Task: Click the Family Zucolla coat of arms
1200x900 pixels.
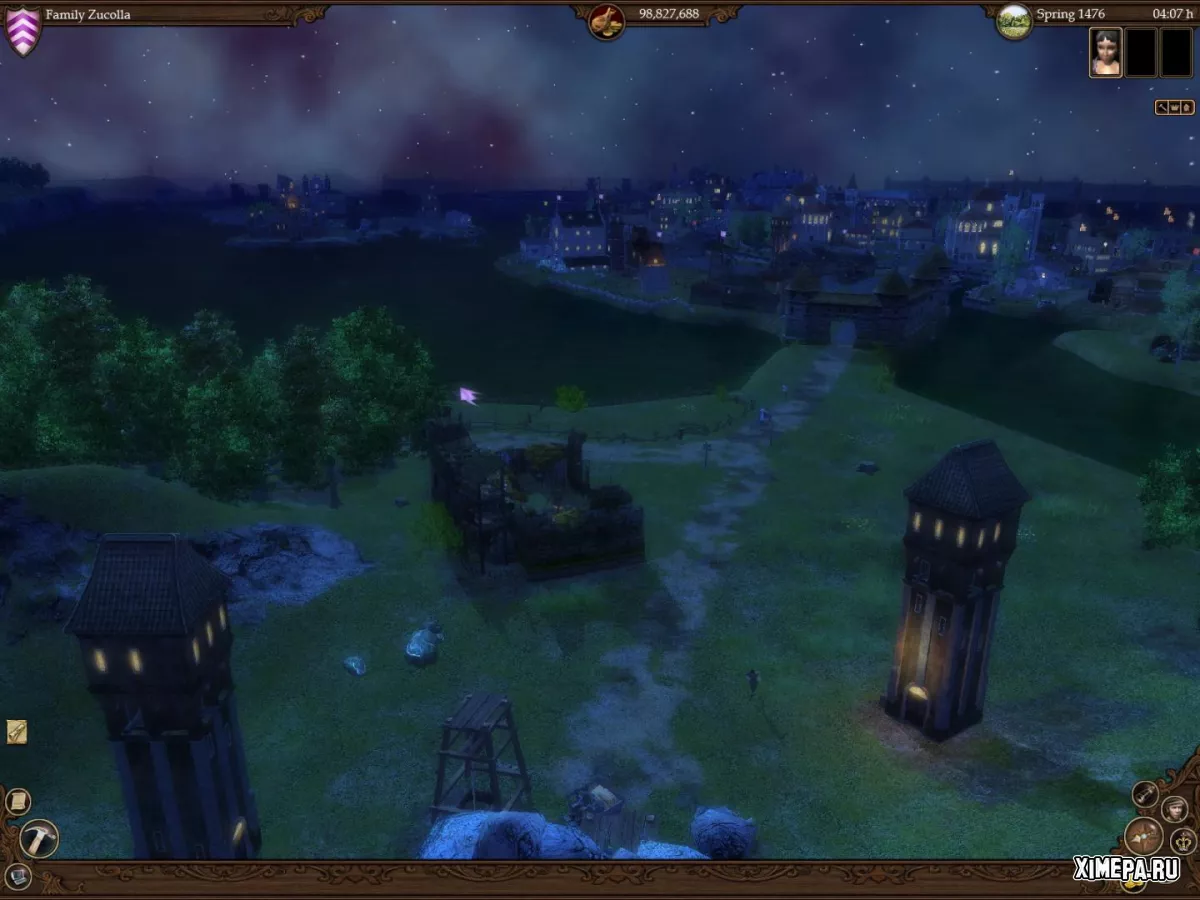Action: [x=22, y=30]
